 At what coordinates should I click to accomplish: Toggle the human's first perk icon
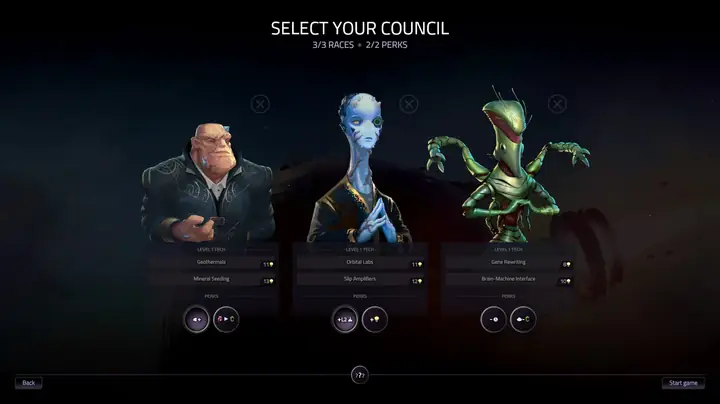197,320
